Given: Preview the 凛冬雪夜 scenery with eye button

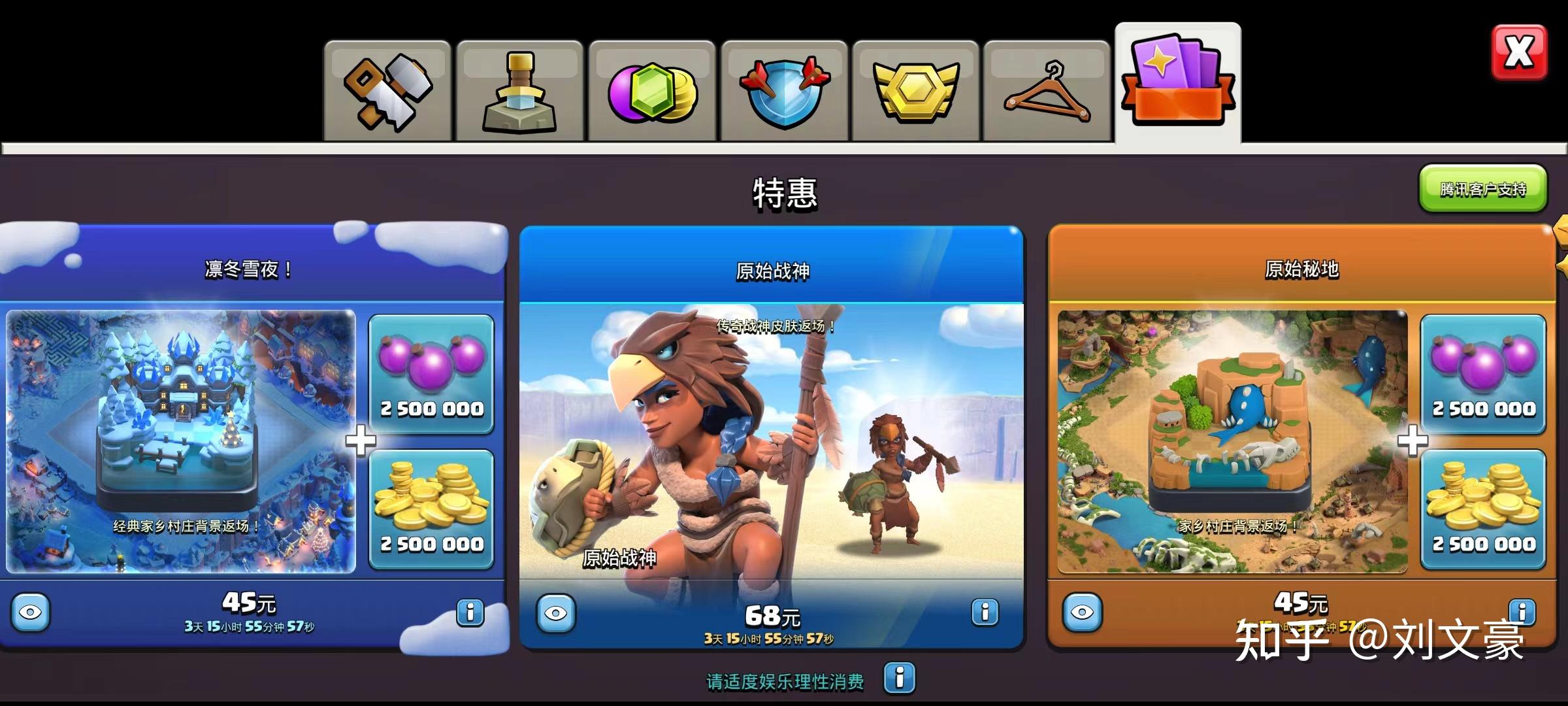Looking at the screenshot, I should pos(31,613).
